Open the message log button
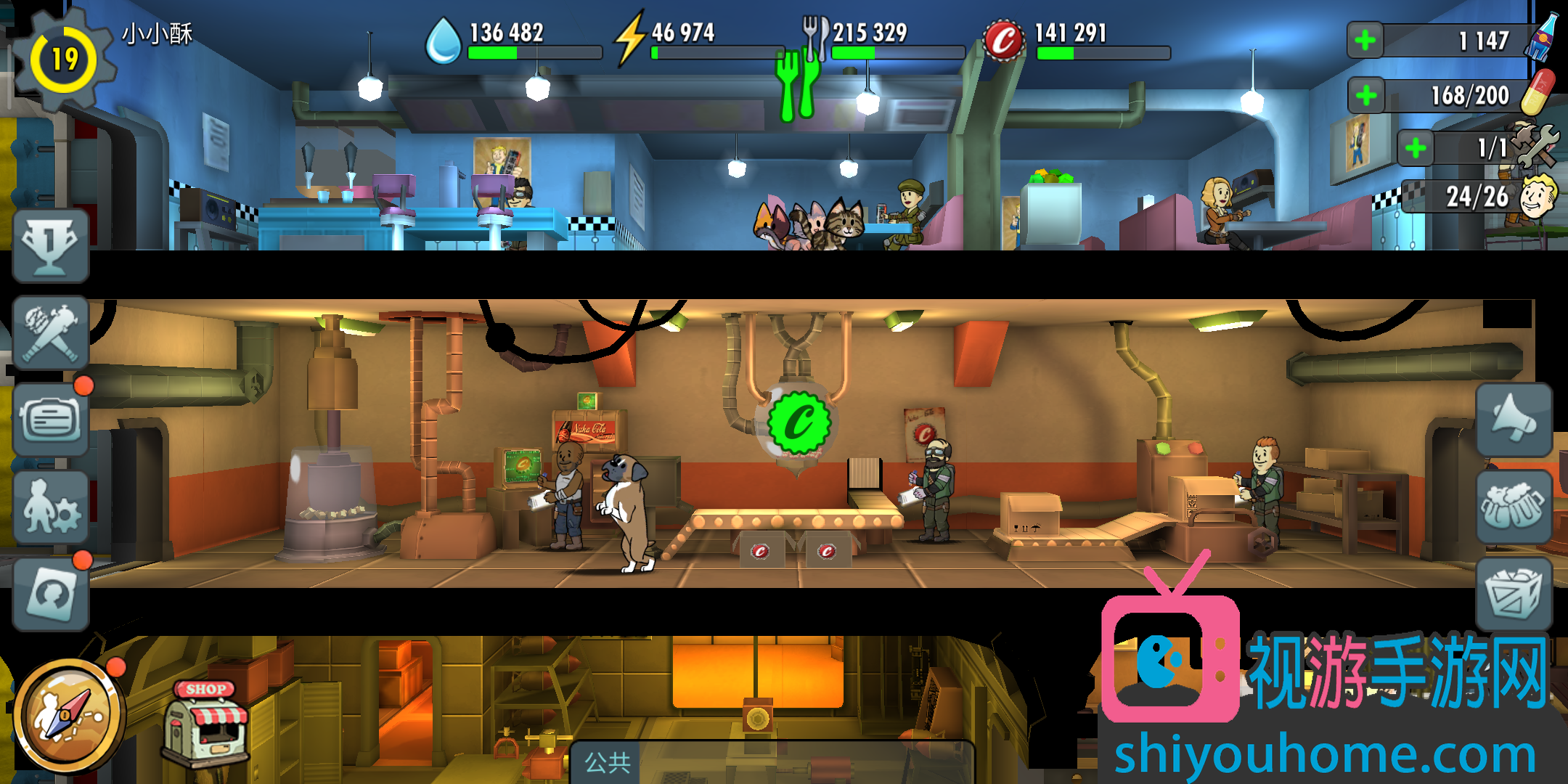The image size is (1568, 784). (x=50, y=420)
